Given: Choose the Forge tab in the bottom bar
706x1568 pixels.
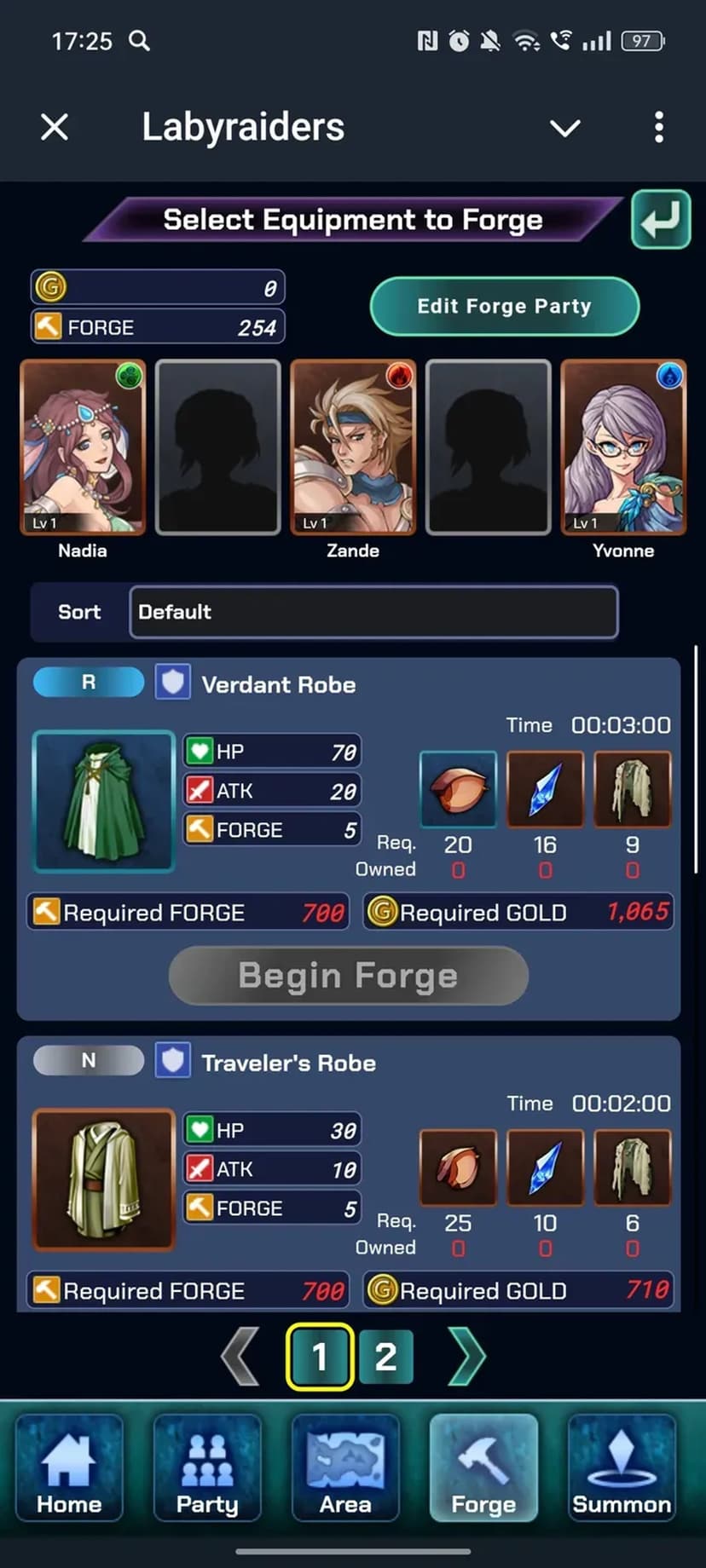Looking at the screenshot, I should click(x=483, y=1467).
